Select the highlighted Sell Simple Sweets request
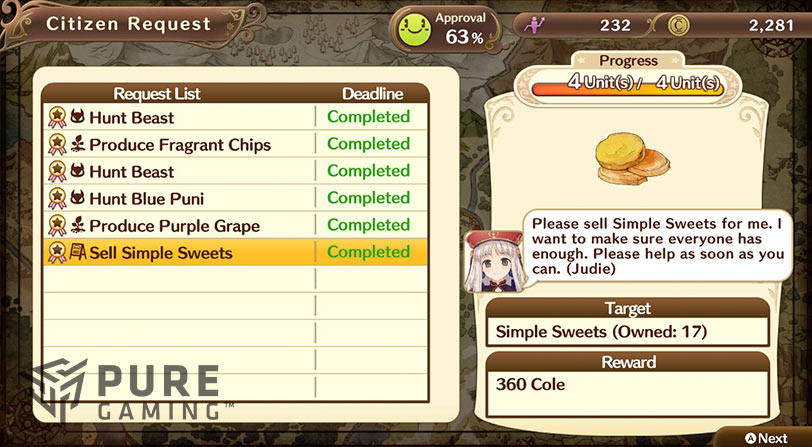Screen dimensions: 812x447 coord(160,253)
